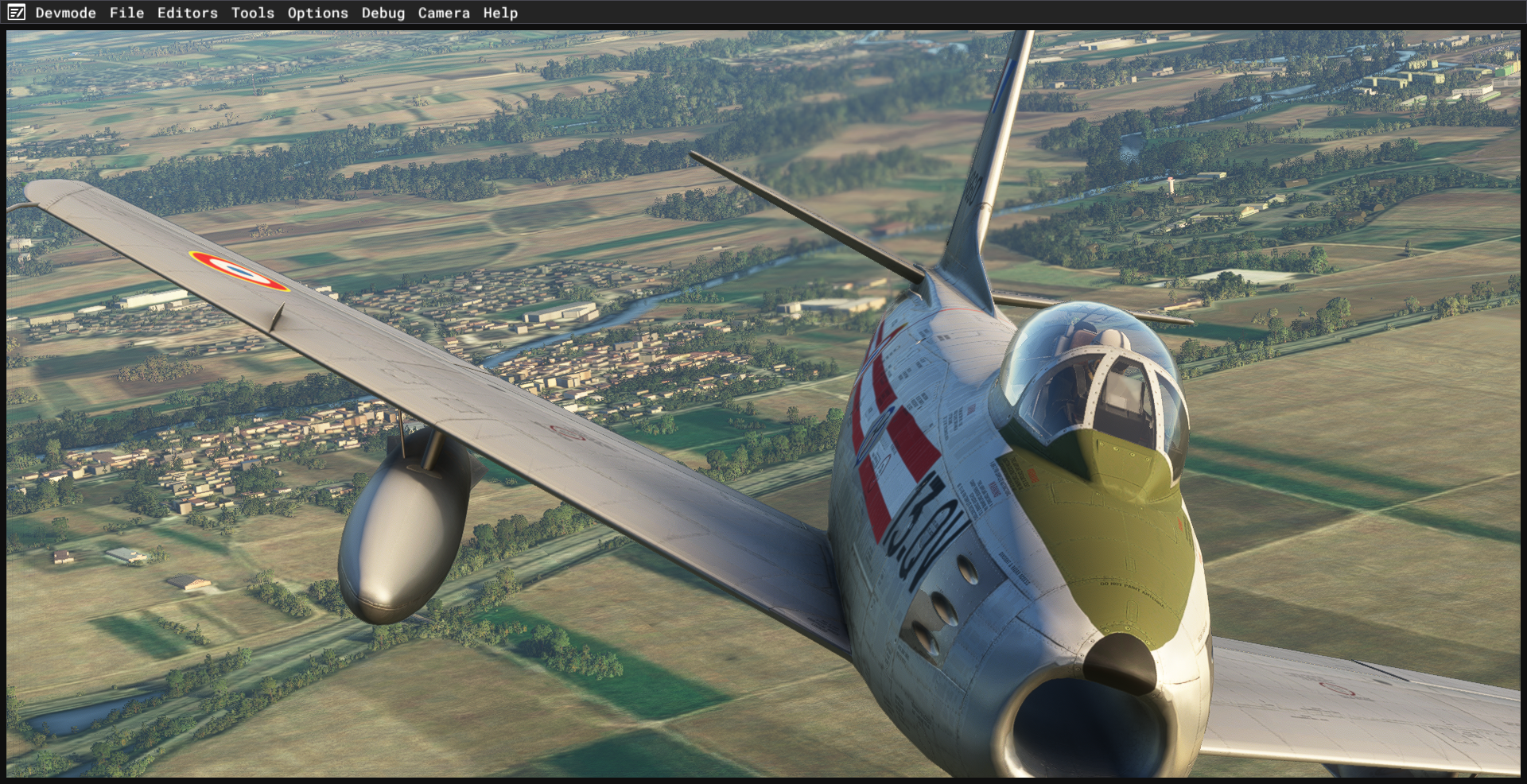Open the Camera menu
The image size is (1527, 784).
[444, 13]
